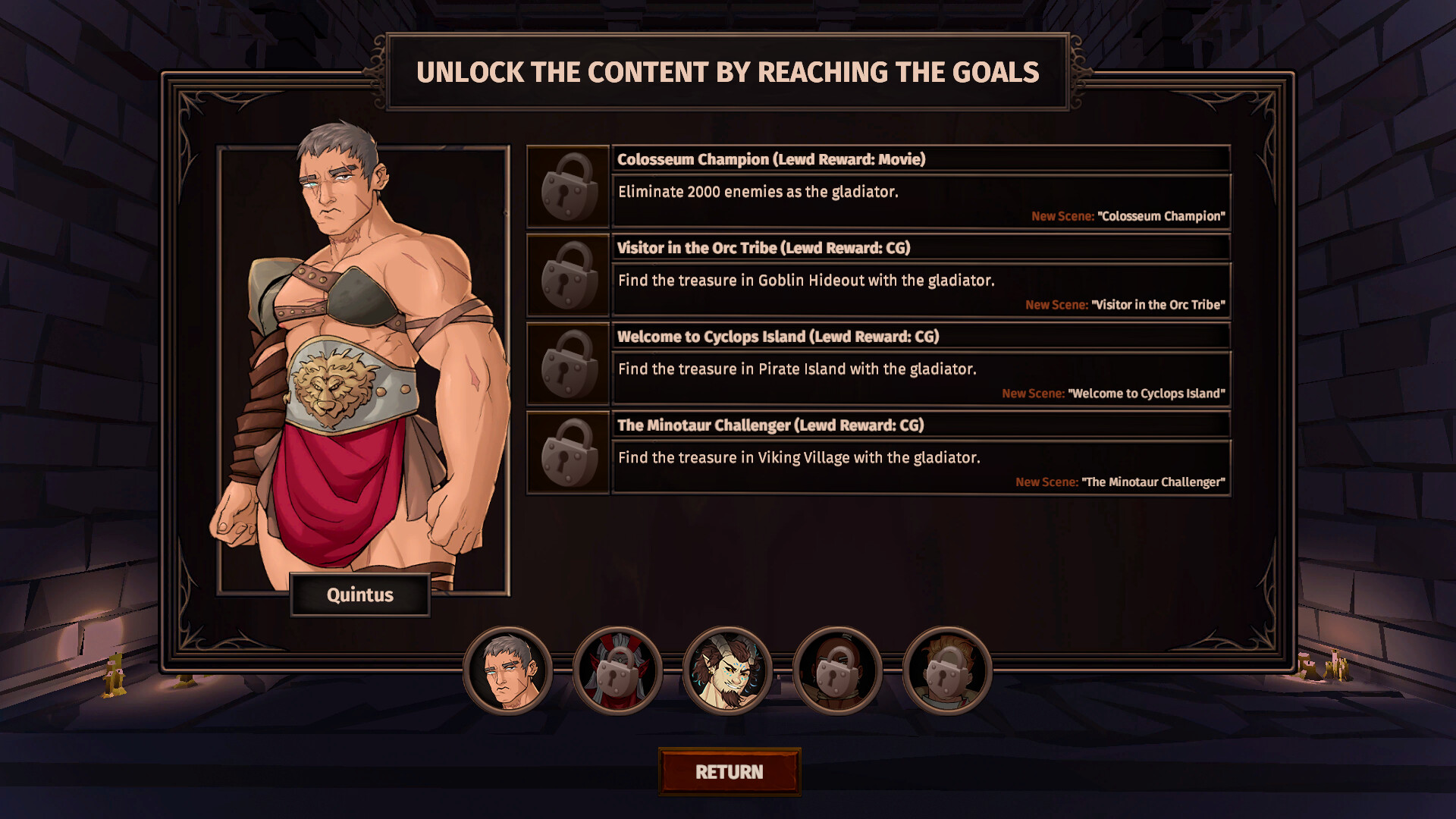Select Quintus portrait icon at the bottom
This screenshot has height=819, width=1456.
point(511,670)
